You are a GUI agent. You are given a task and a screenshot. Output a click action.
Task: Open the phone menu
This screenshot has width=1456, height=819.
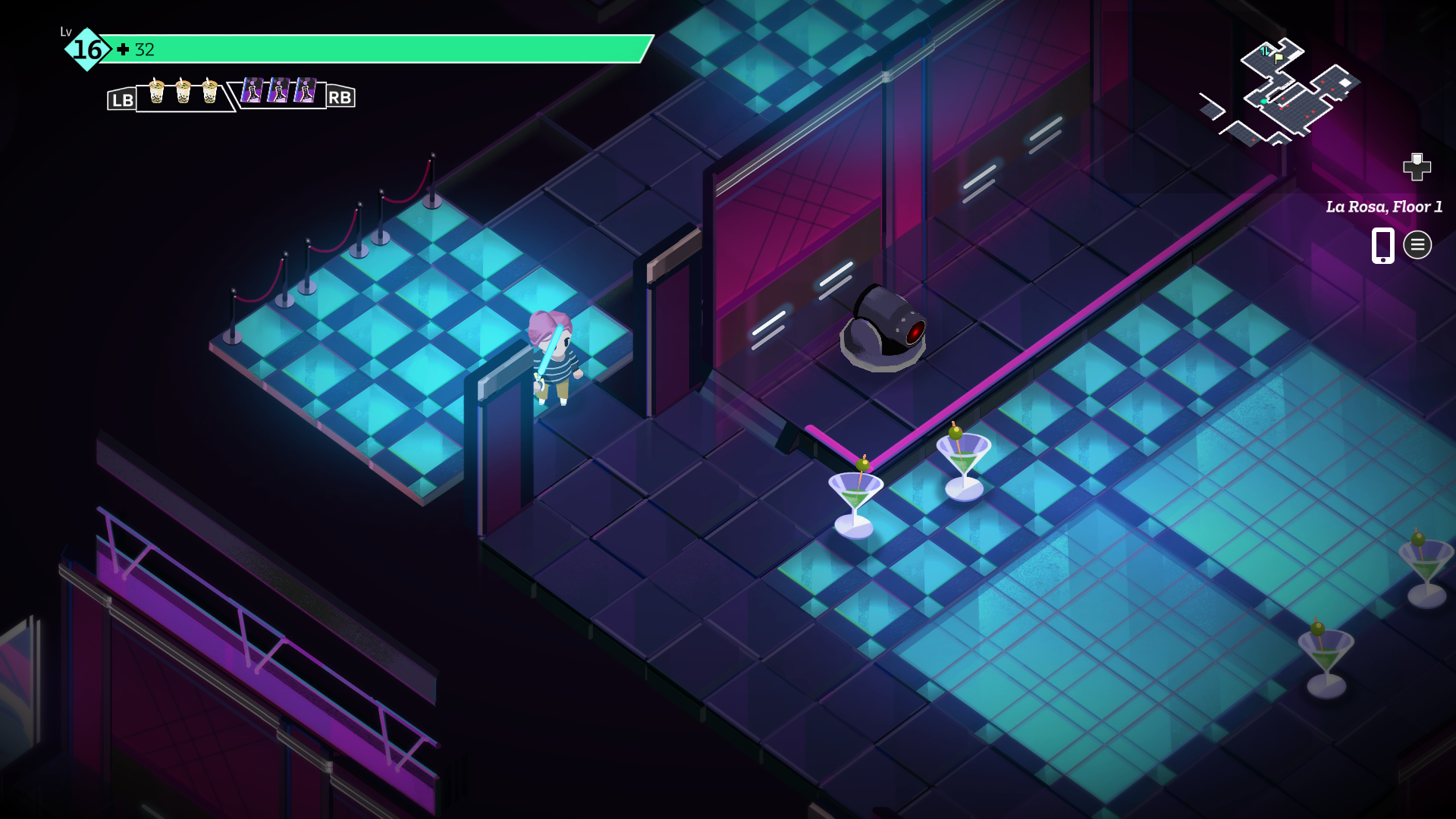1383,244
